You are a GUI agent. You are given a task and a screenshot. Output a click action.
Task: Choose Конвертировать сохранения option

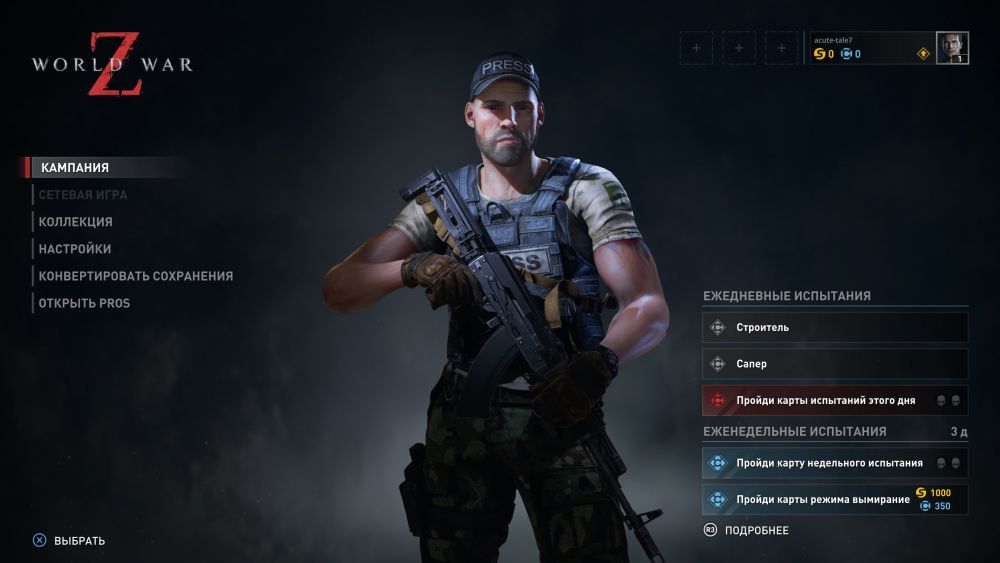point(136,276)
